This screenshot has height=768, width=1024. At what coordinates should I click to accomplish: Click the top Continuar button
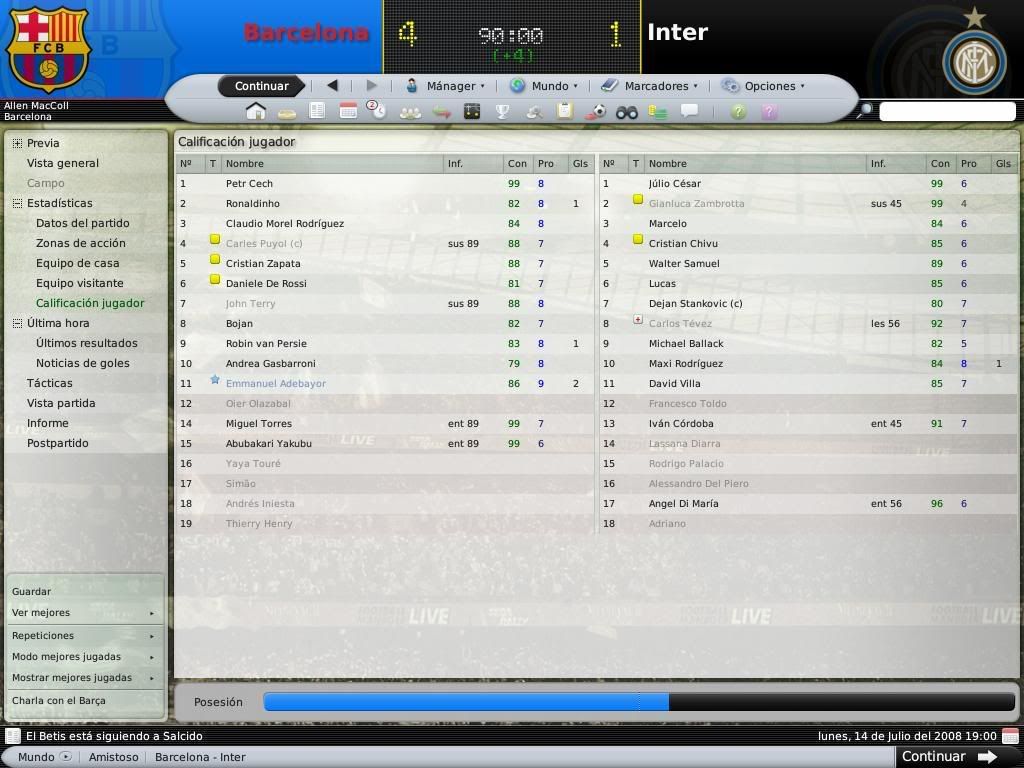pyautogui.click(x=261, y=86)
